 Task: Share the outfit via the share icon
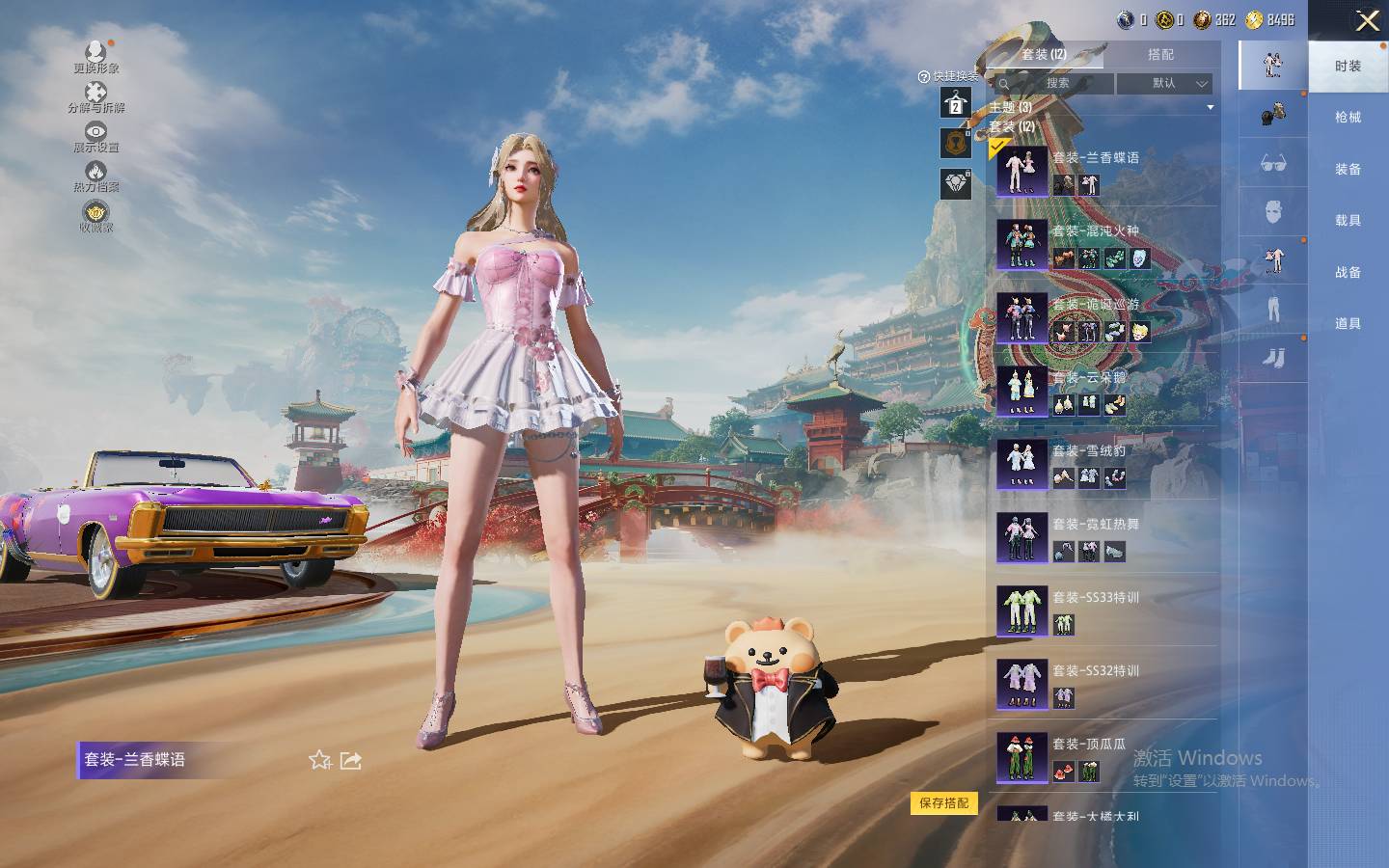[x=351, y=761]
